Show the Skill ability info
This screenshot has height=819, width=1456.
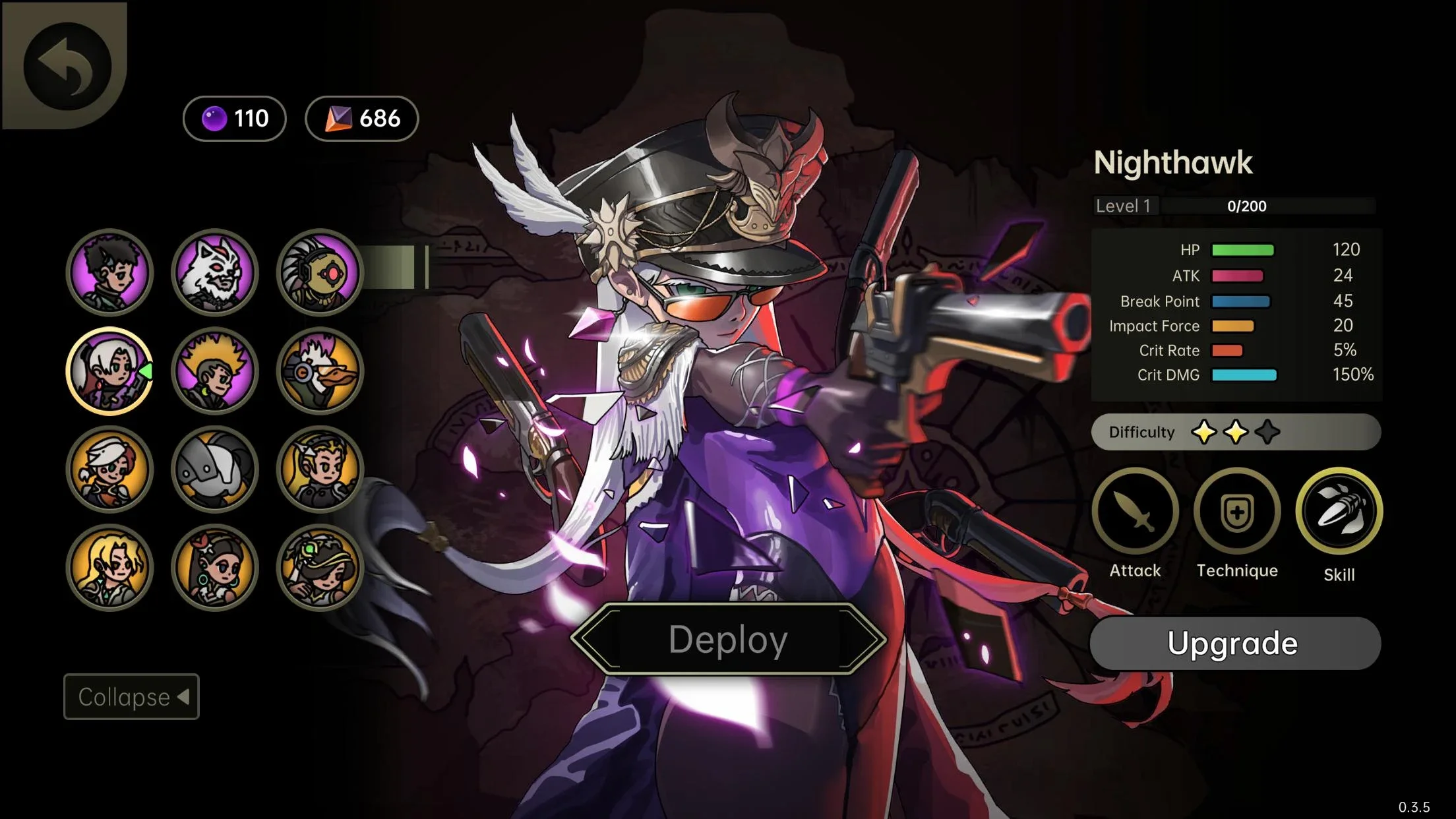pyautogui.click(x=1339, y=512)
